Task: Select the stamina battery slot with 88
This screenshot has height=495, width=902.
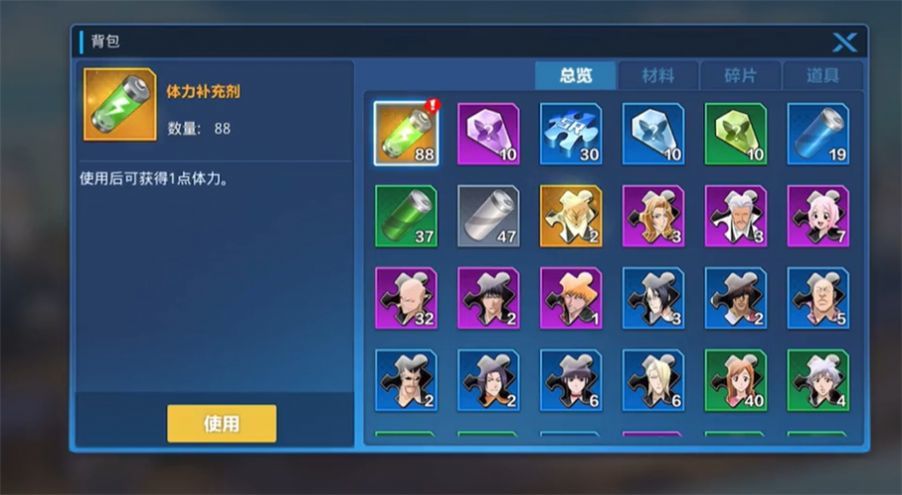Action: [x=406, y=133]
